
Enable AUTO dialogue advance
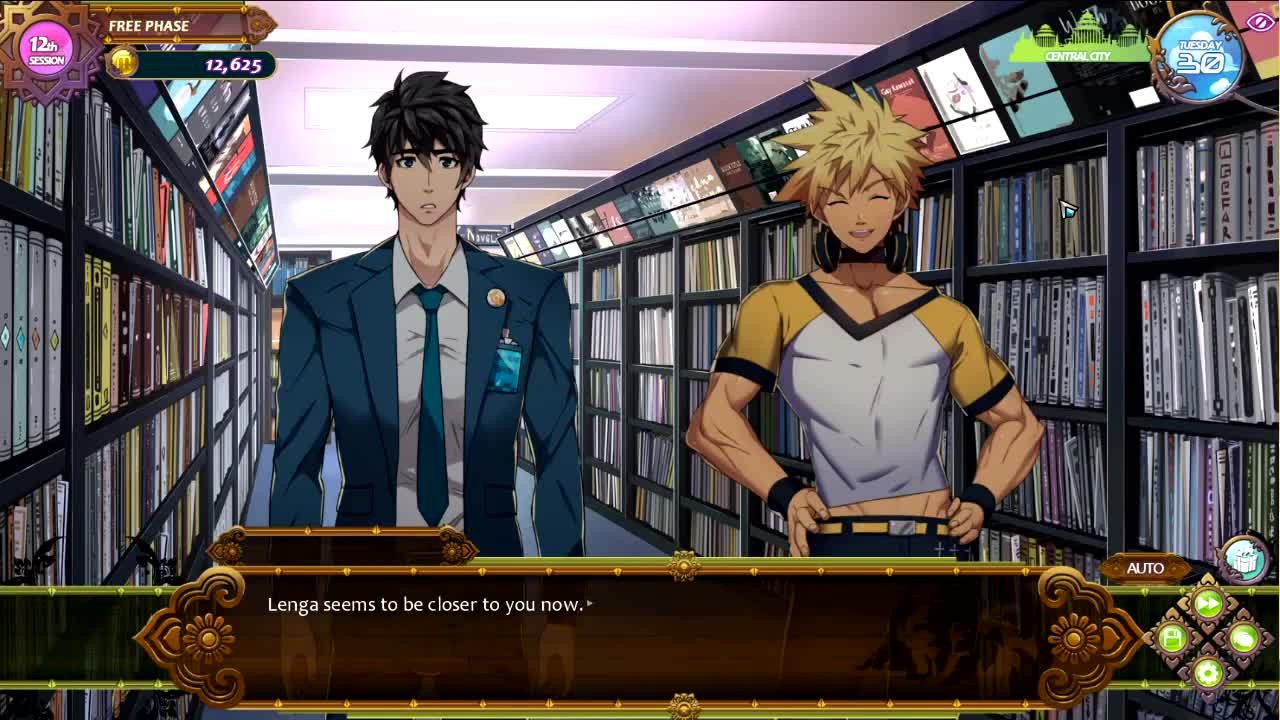click(x=1145, y=568)
